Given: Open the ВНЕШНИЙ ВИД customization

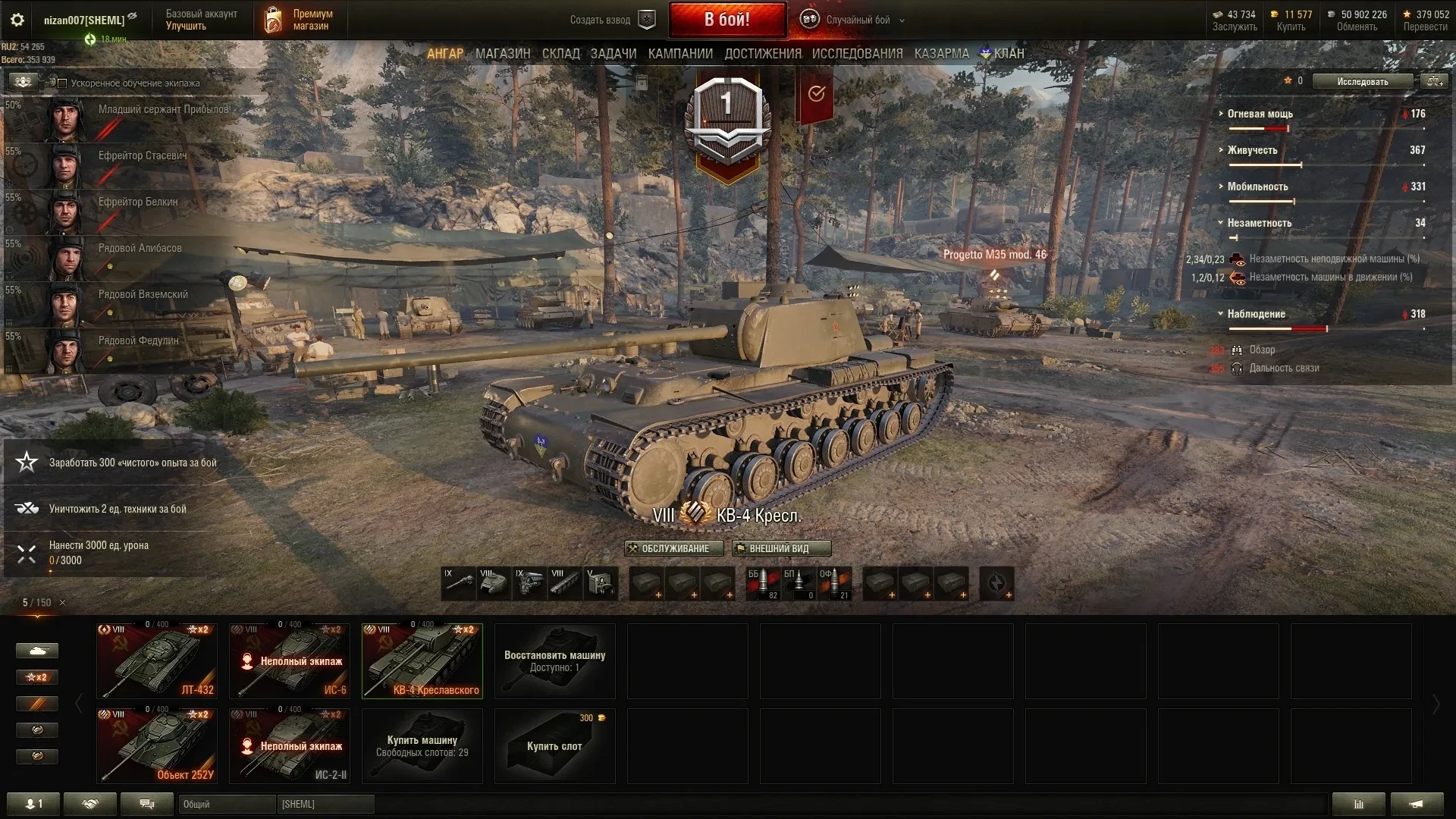Looking at the screenshot, I should pyautogui.click(x=781, y=548).
